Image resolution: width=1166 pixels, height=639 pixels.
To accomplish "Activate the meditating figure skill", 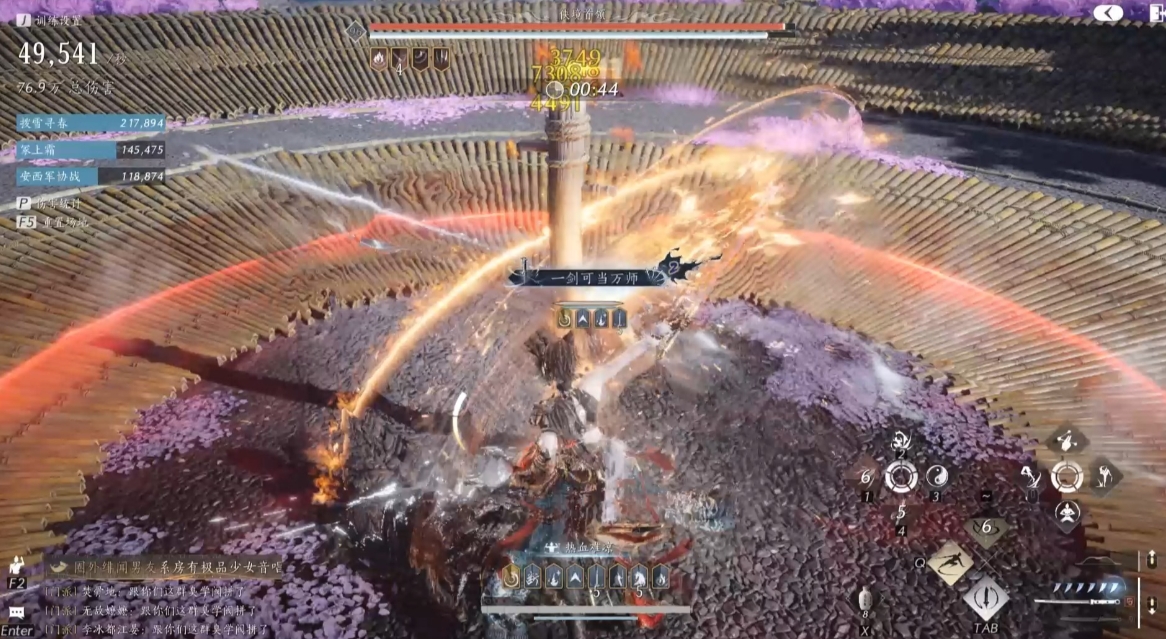I will click(1067, 513).
